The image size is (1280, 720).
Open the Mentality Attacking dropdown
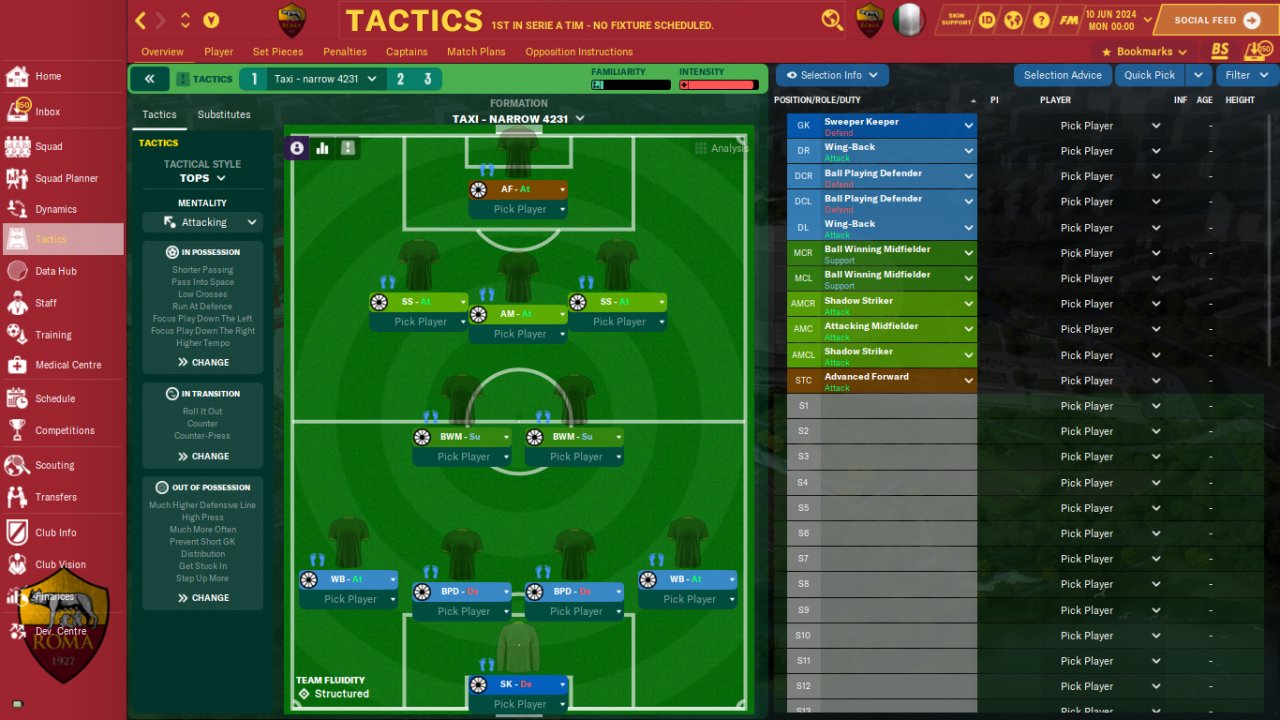pyautogui.click(x=203, y=222)
